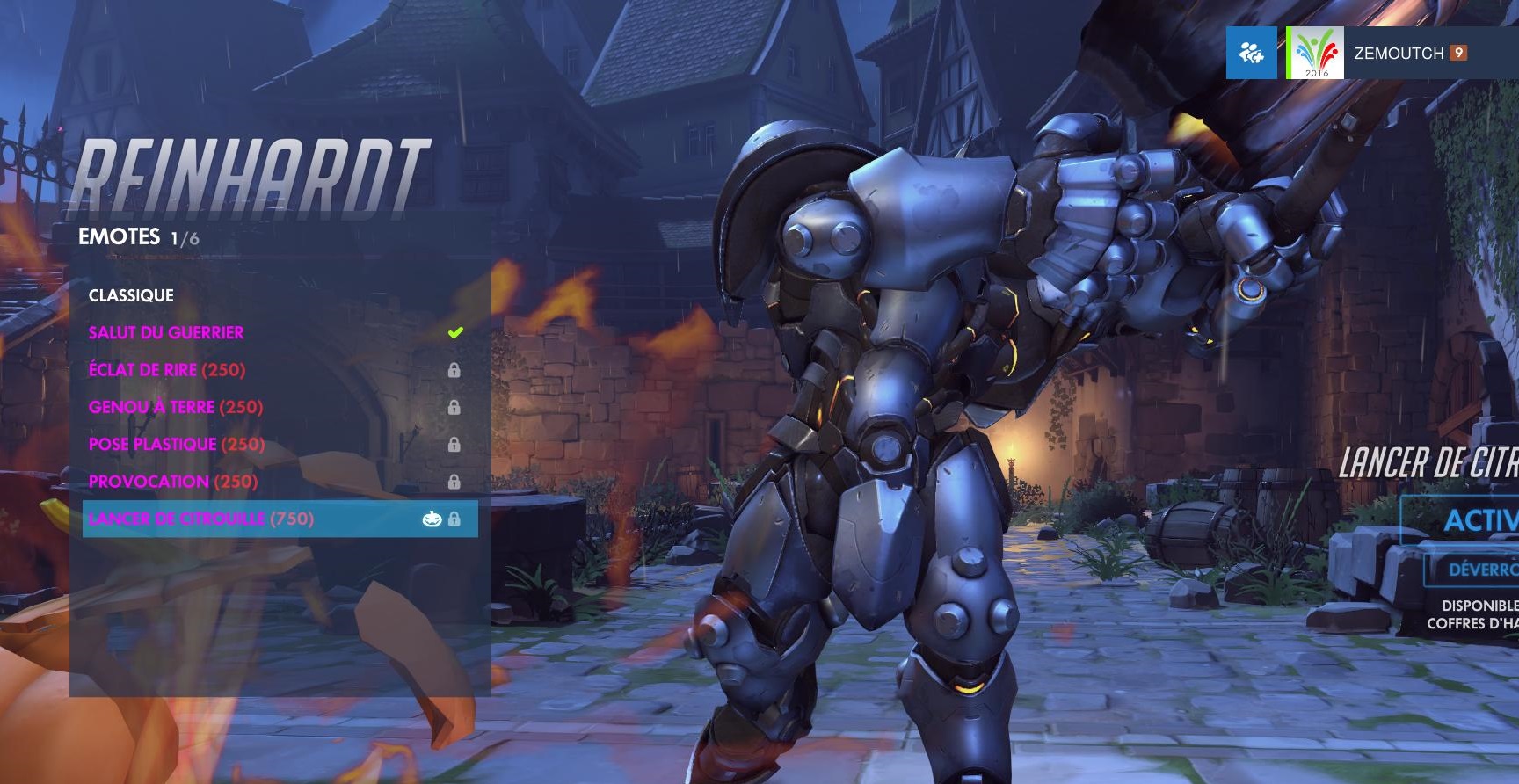Select the Provocation emote
1519x784 pixels.
click(x=173, y=482)
